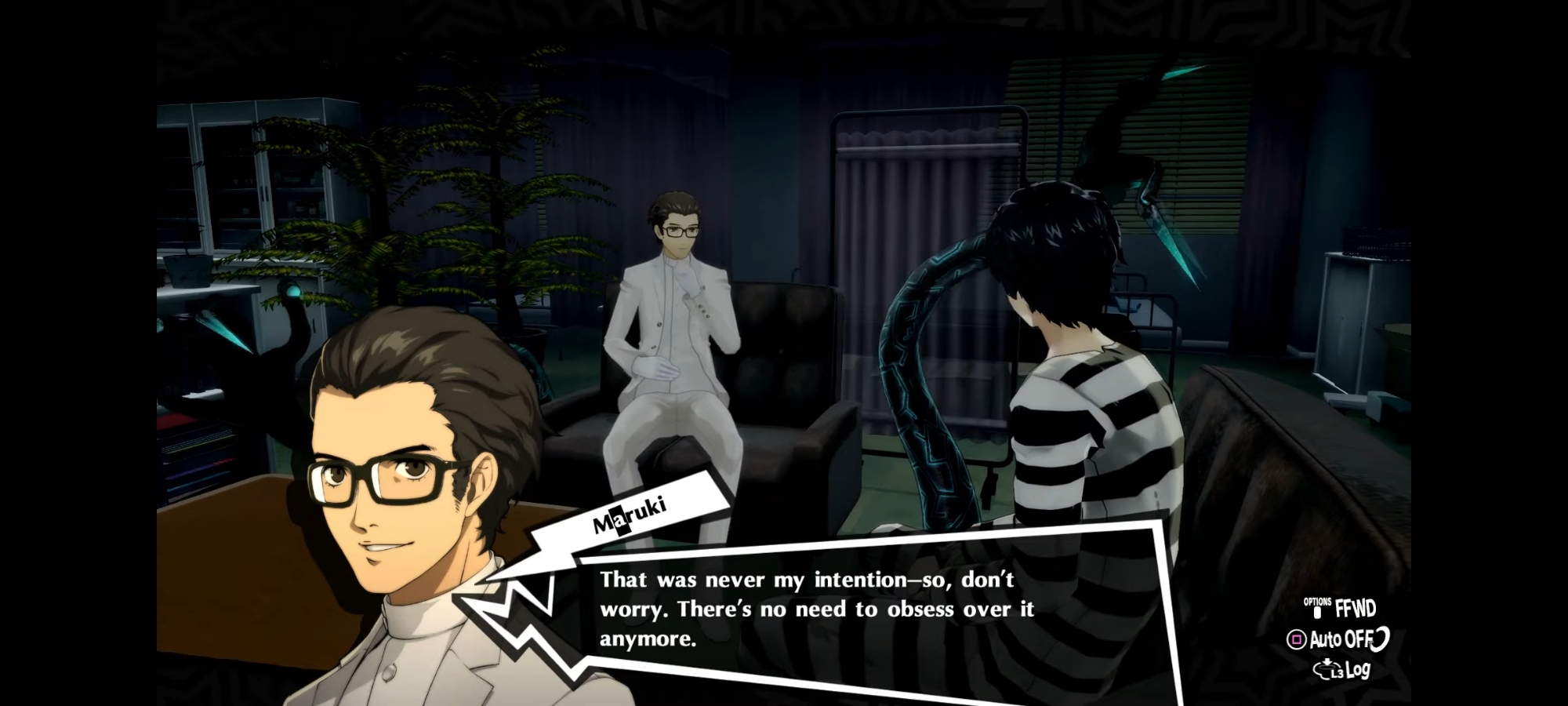Toggle the Auto OFF setting
1568x706 pixels.
click(1338, 639)
